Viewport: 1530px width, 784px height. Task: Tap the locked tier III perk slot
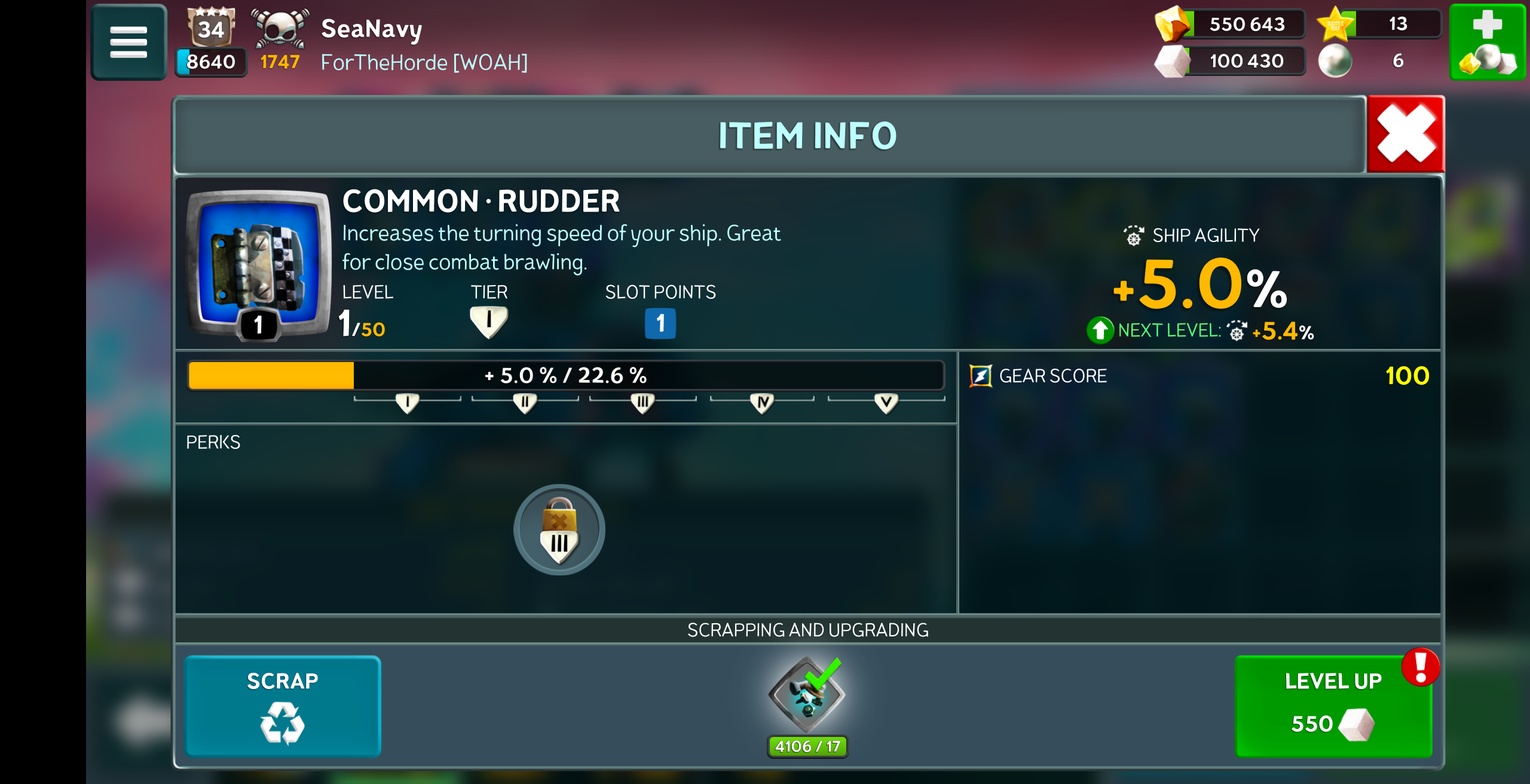[559, 530]
